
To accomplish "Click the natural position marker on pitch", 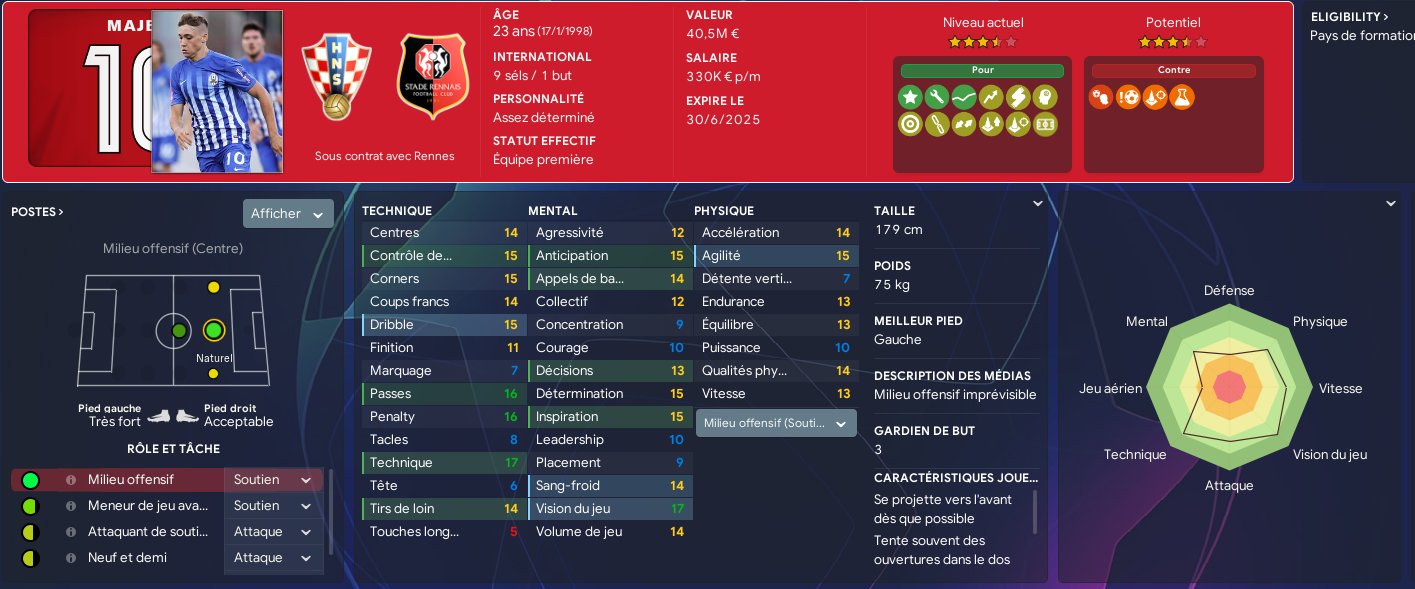I will pyautogui.click(x=213, y=330).
